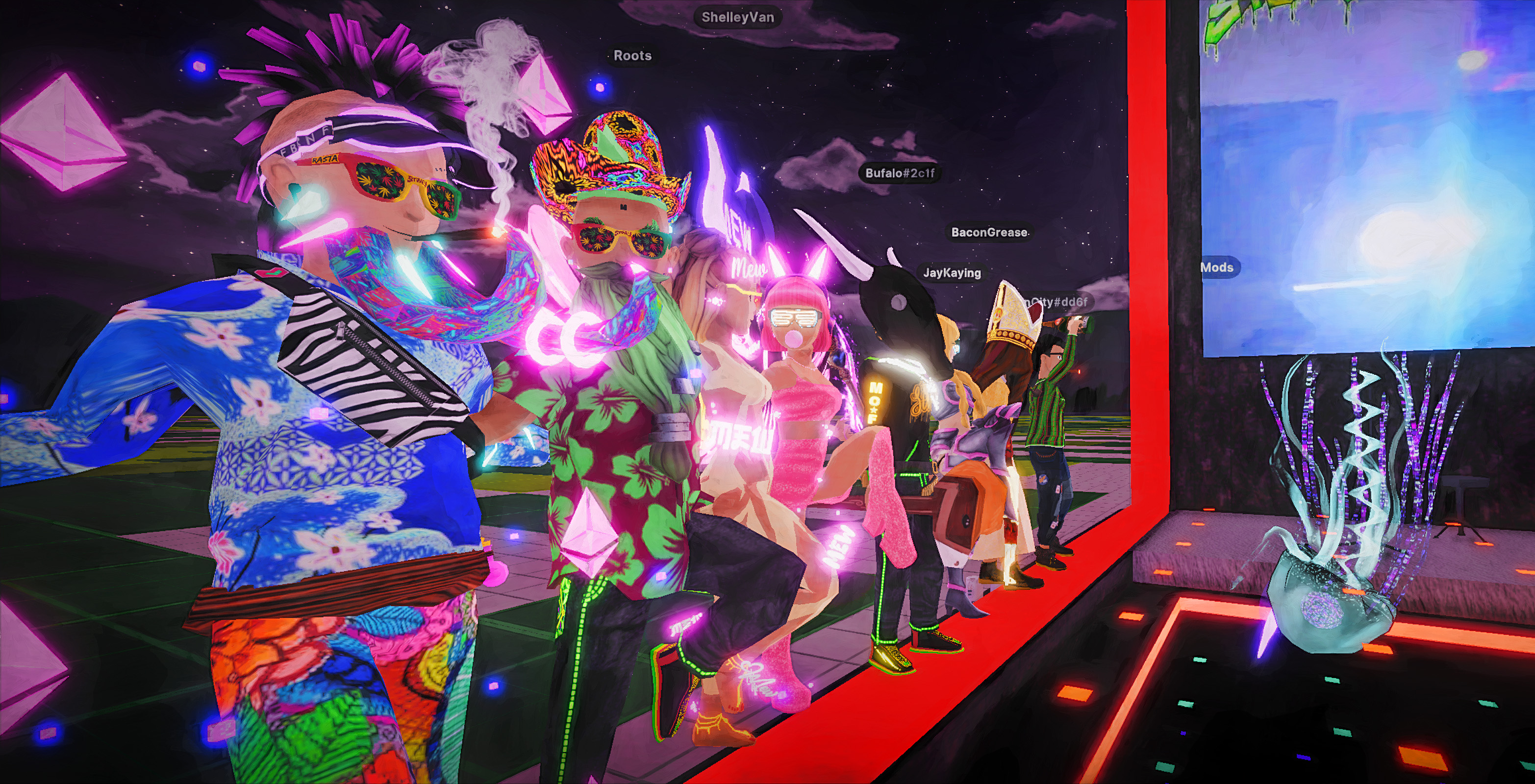Select the ShelleyVan player name tag
Viewport: 1535px width, 784px height.
click(x=738, y=17)
